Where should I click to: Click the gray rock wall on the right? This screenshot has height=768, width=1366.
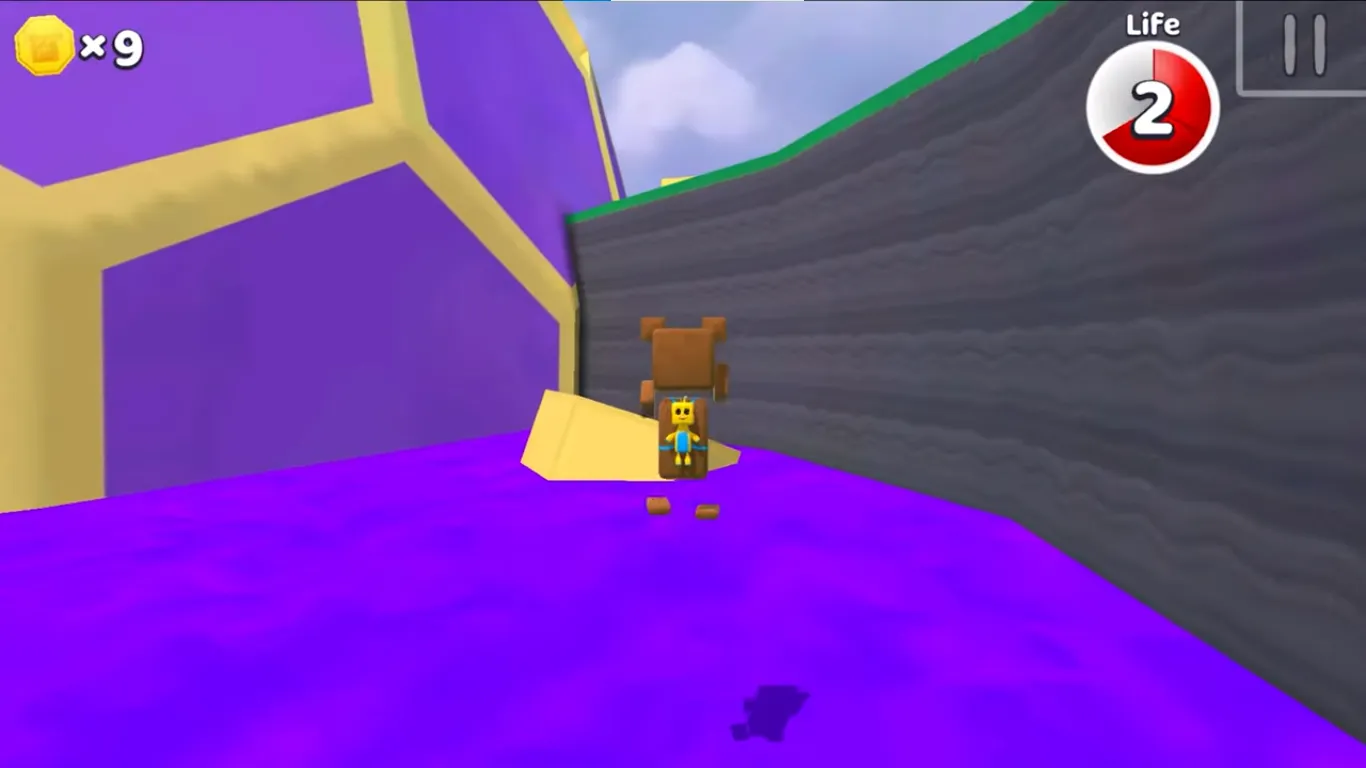point(1150,350)
